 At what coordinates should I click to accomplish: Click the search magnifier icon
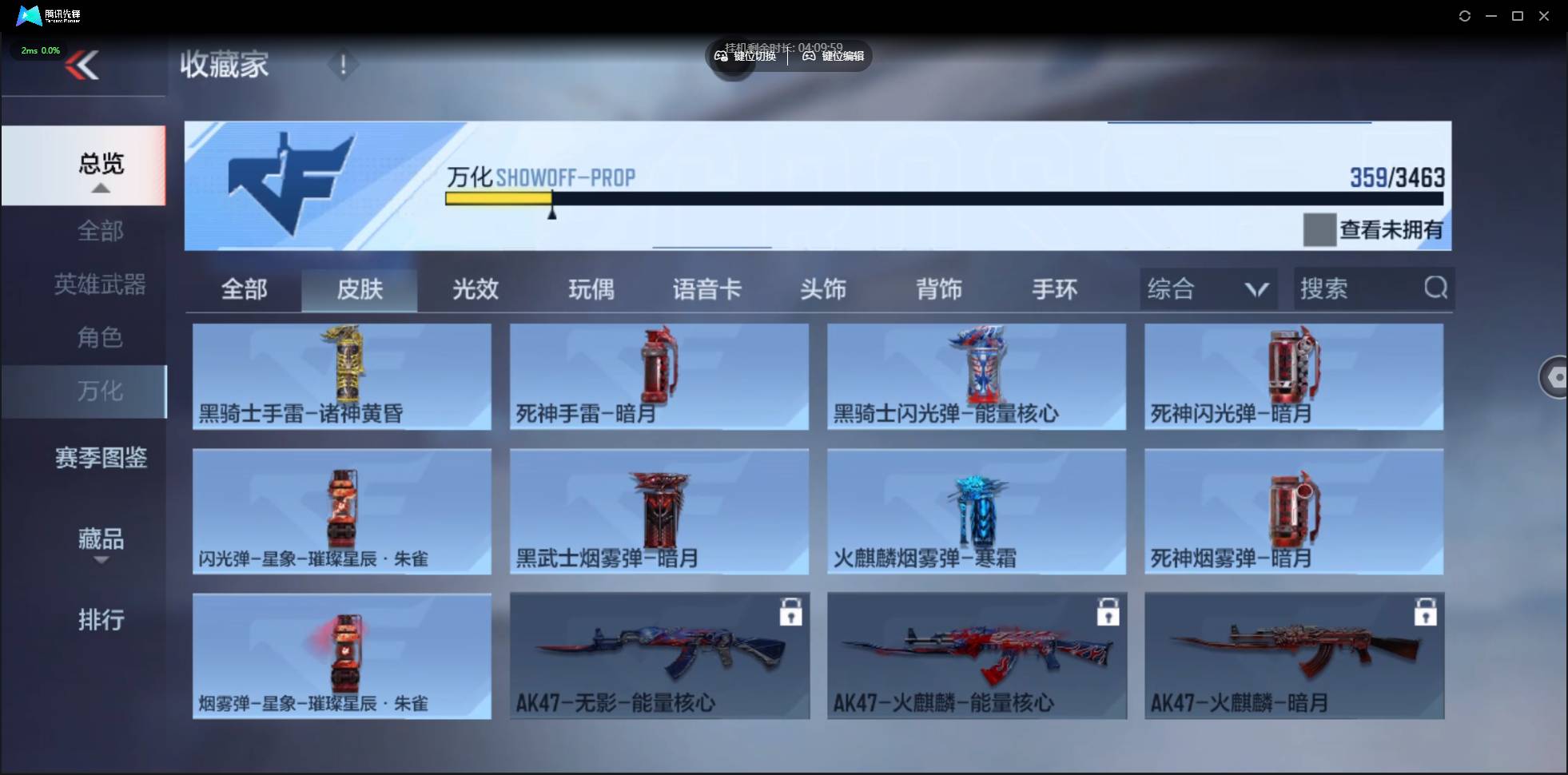[x=1436, y=288]
